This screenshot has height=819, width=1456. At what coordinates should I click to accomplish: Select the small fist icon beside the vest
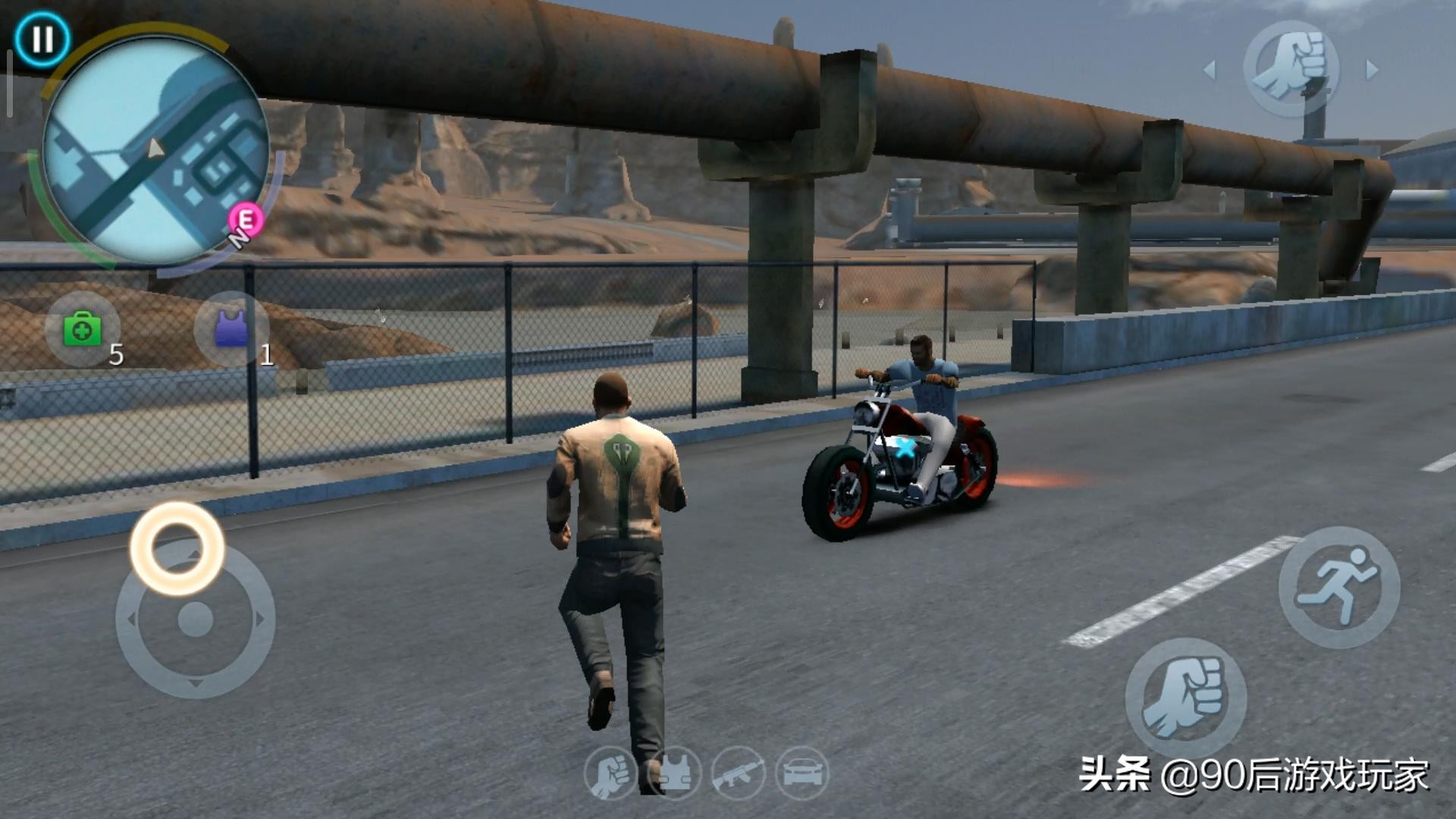pyautogui.click(x=610, y=773)
